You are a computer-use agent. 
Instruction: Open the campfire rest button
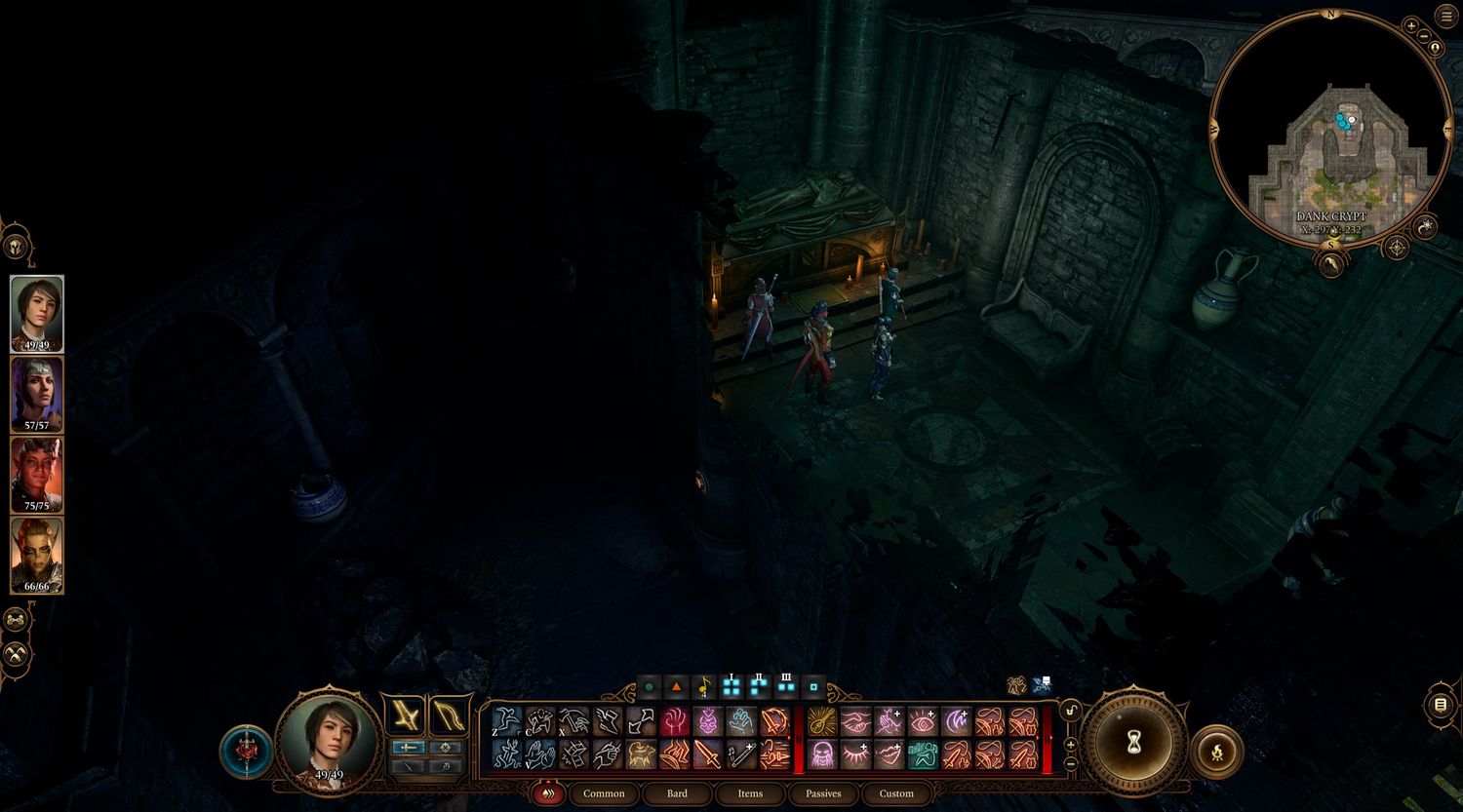(1216, 752)
